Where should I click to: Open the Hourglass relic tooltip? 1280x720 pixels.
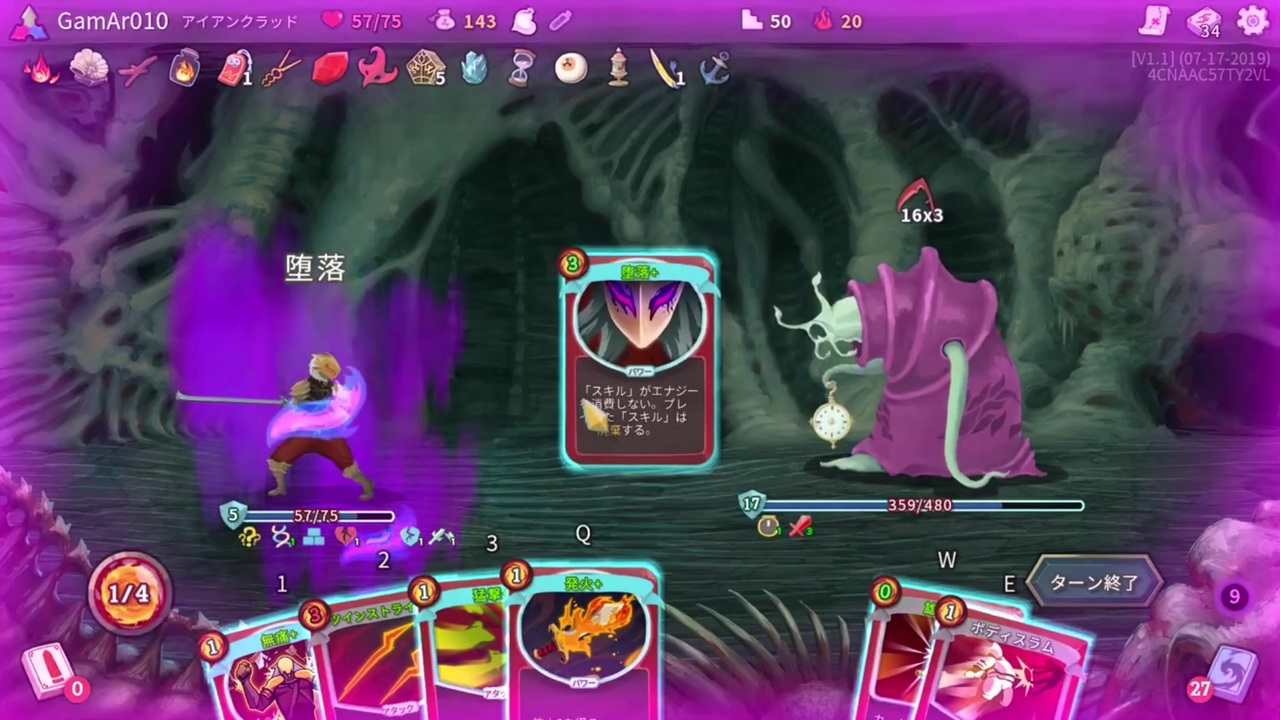click(521, 68)
